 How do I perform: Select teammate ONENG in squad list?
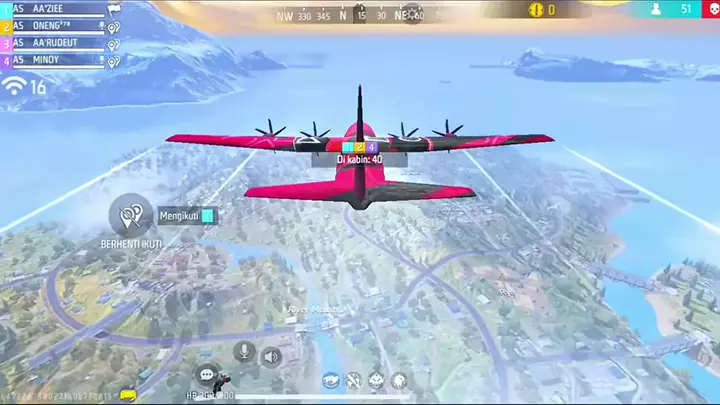55,26
